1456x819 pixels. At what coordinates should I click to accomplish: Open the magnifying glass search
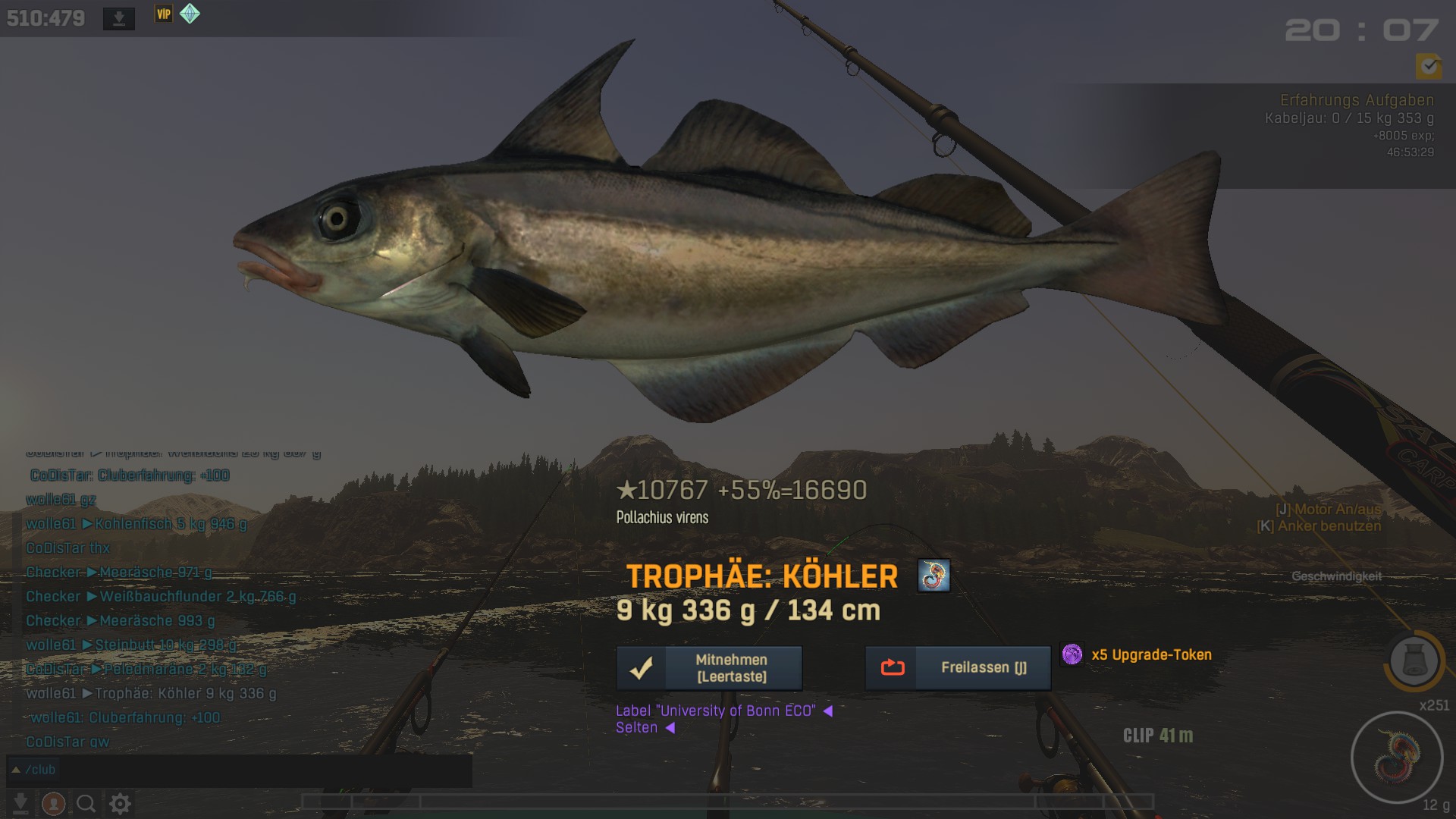coord(86,803)
